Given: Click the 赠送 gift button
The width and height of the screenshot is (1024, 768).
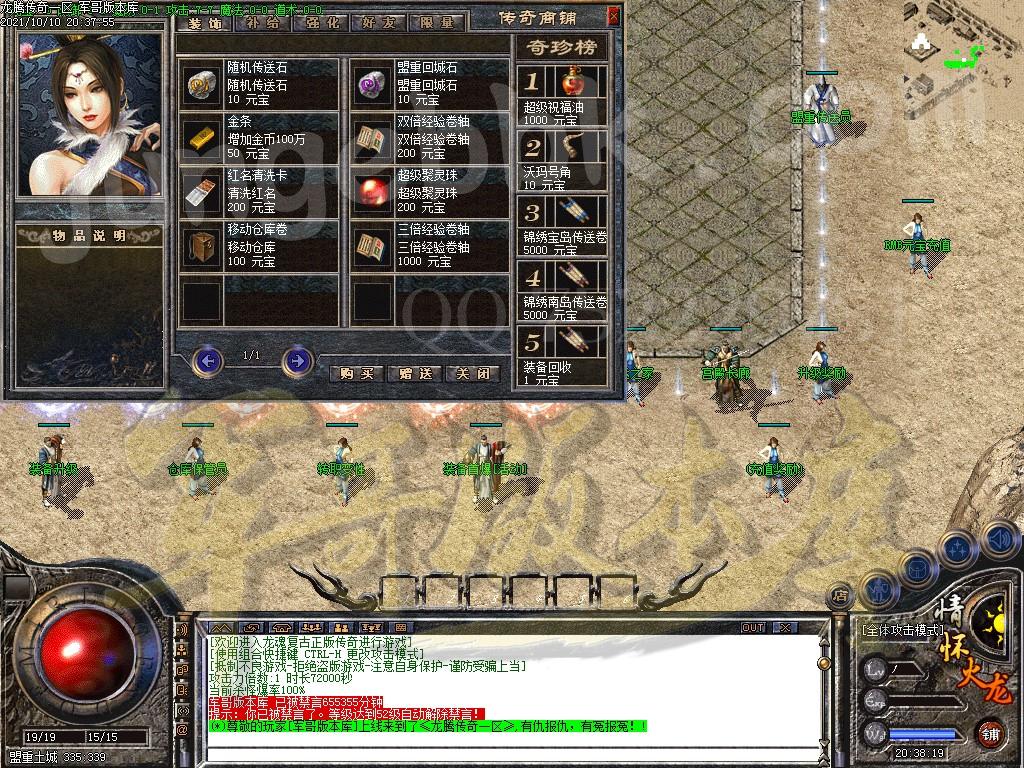Looking at the screenshot, I should tap(414, 372).
